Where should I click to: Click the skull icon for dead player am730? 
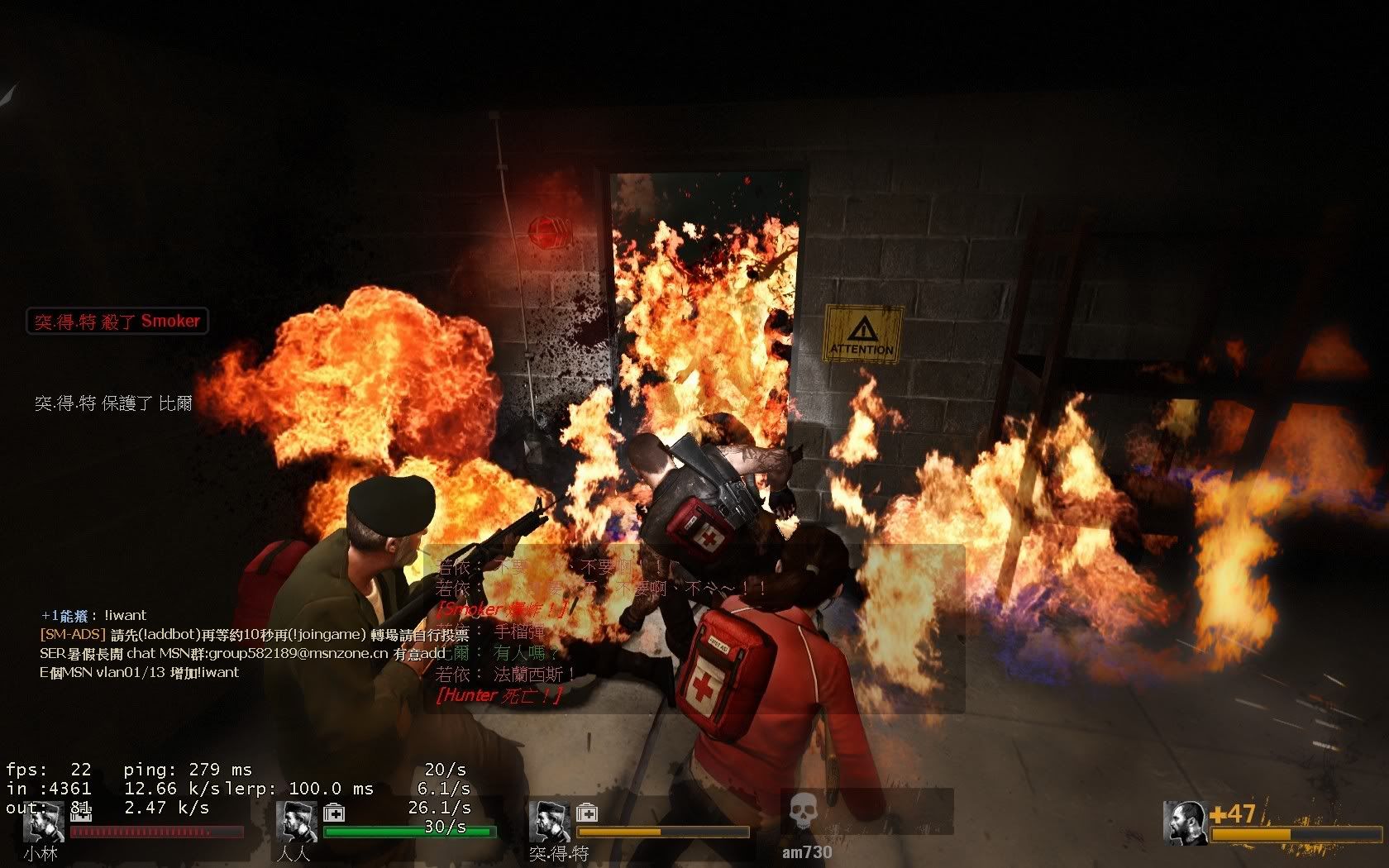[800, 812]
